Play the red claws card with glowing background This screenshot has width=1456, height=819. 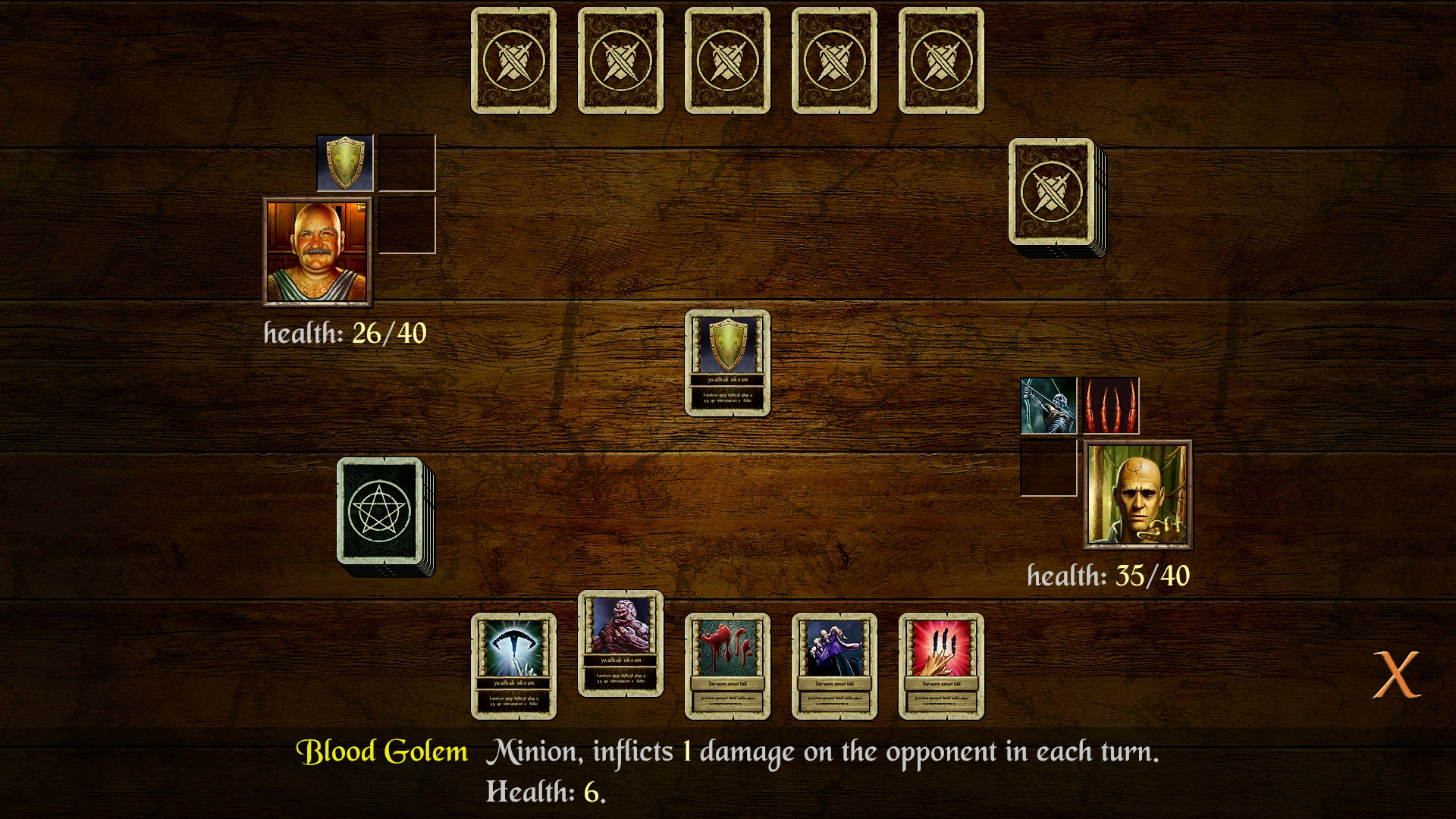[940, 666]
